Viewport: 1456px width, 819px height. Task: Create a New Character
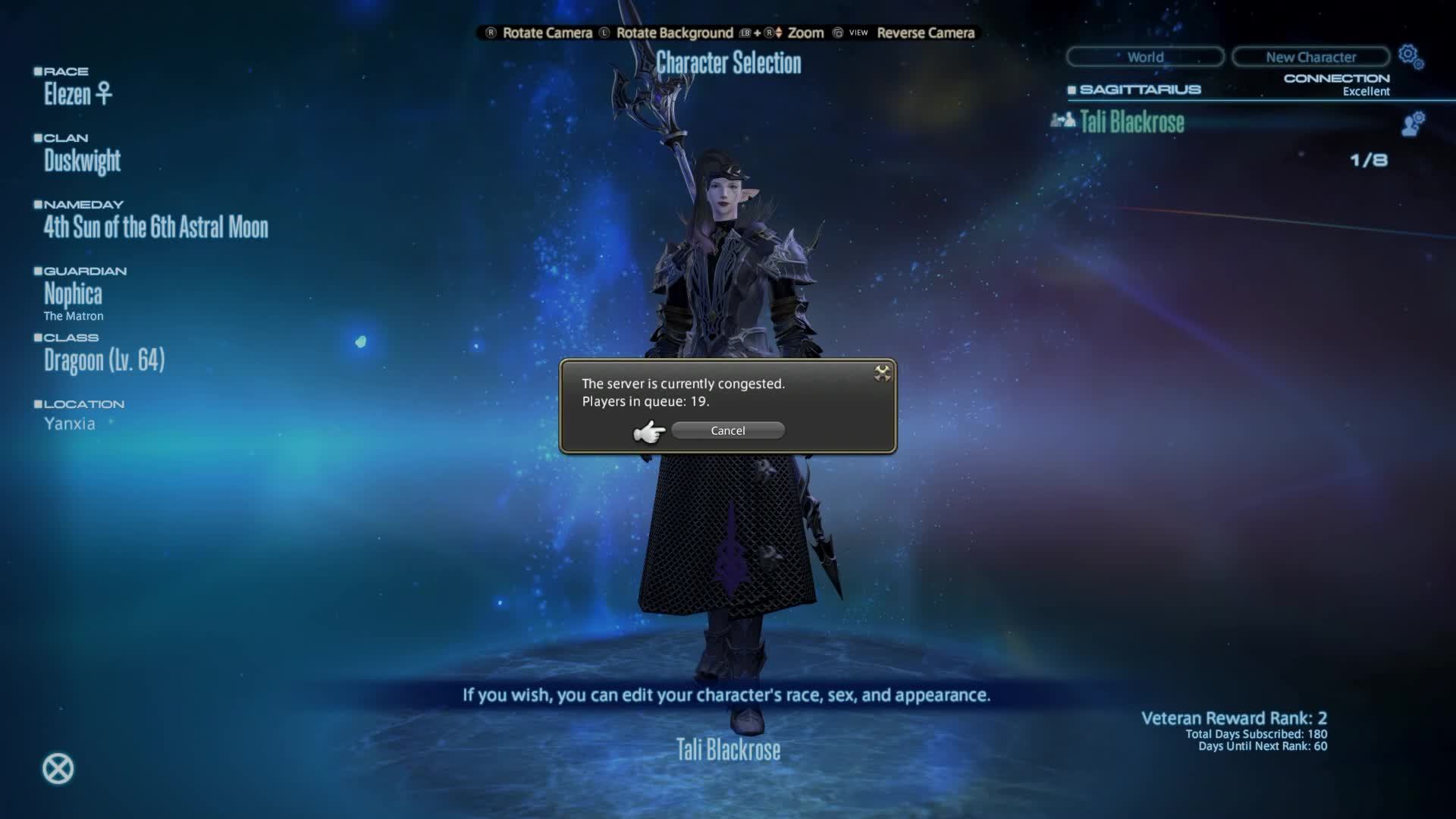(x=1310, y=57)
